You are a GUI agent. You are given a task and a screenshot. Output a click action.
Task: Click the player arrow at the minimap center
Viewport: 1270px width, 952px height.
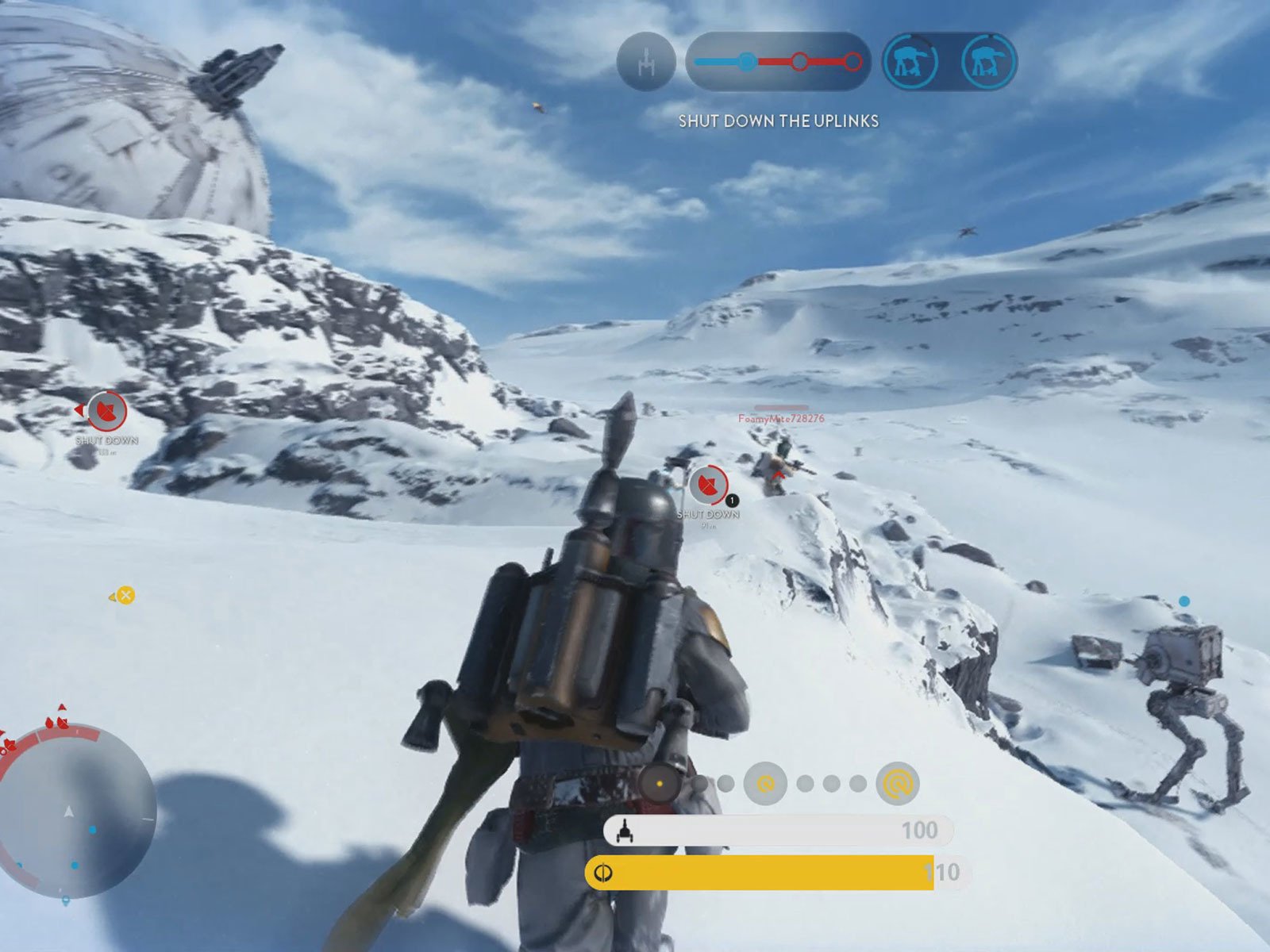pos(69,812)
